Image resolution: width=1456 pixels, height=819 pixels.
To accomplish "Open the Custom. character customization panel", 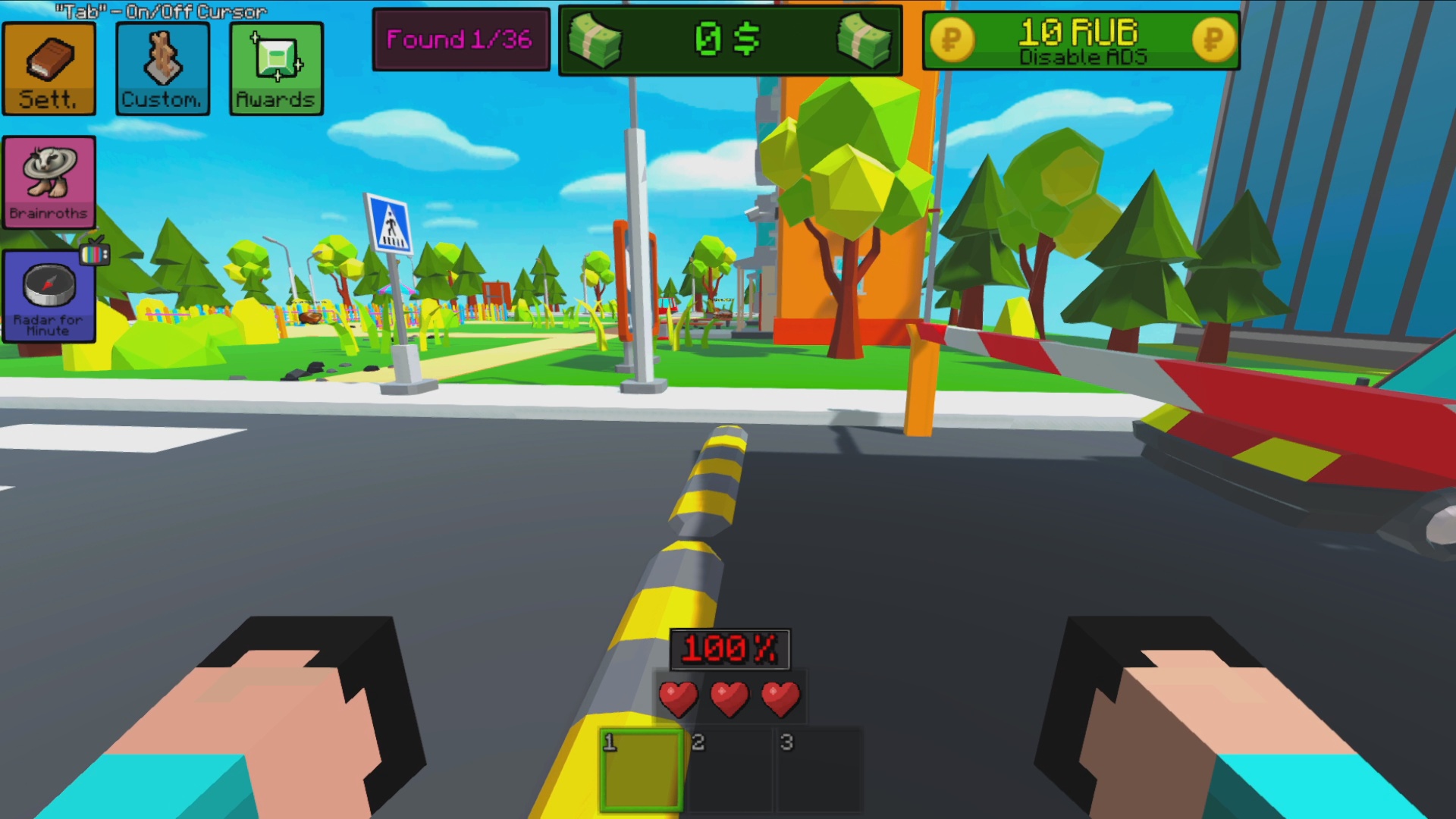I will pos(162,68).
